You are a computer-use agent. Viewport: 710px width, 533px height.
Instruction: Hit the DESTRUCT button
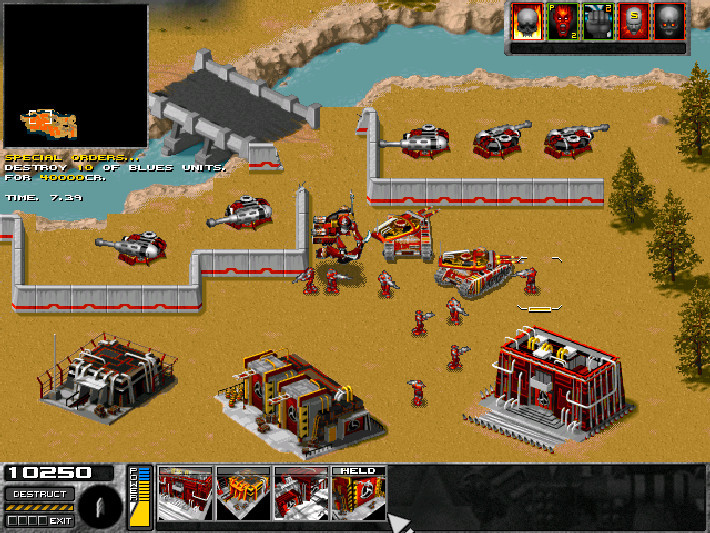39,494
